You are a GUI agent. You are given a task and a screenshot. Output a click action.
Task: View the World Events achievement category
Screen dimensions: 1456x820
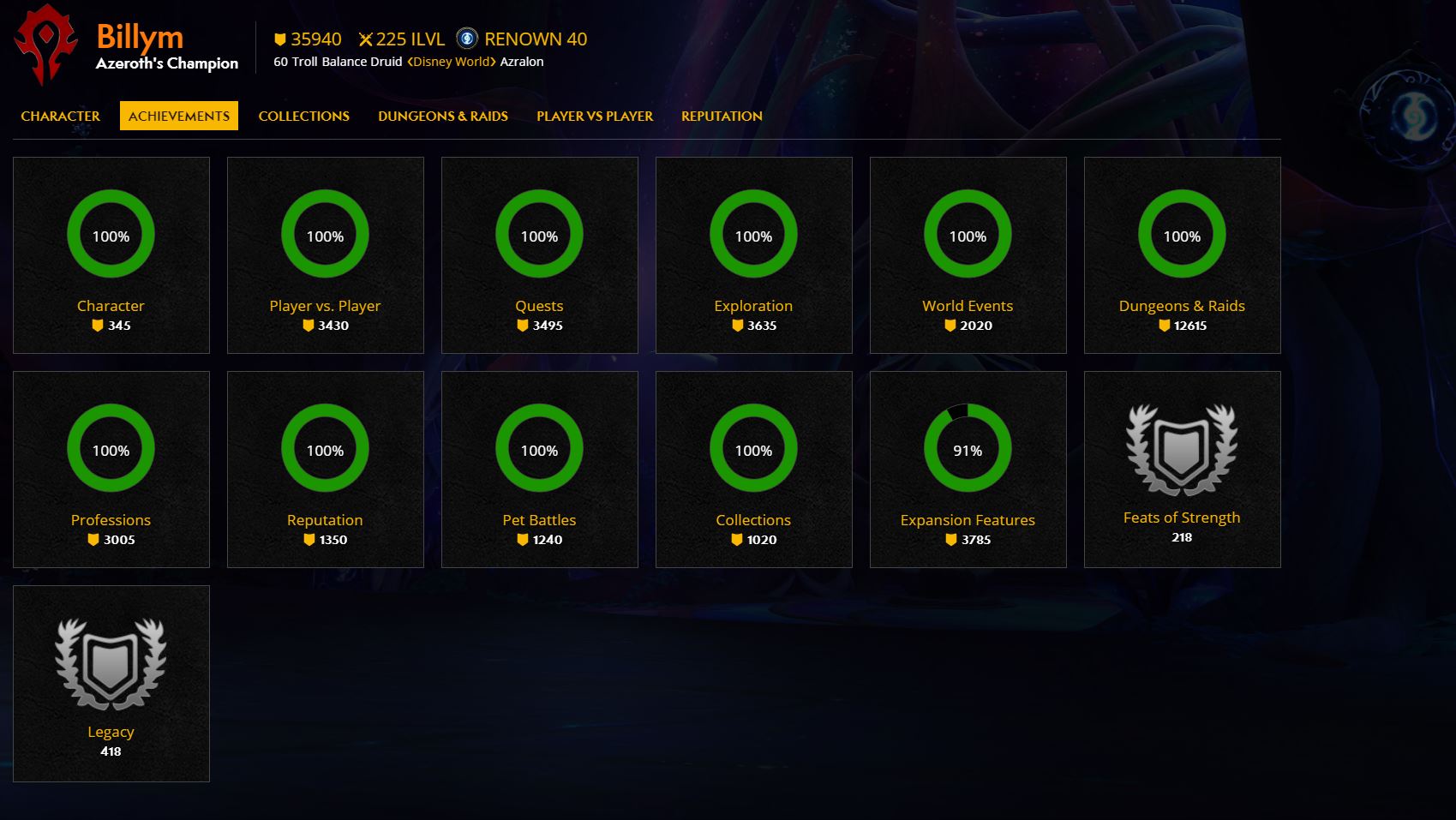(968, 255)
